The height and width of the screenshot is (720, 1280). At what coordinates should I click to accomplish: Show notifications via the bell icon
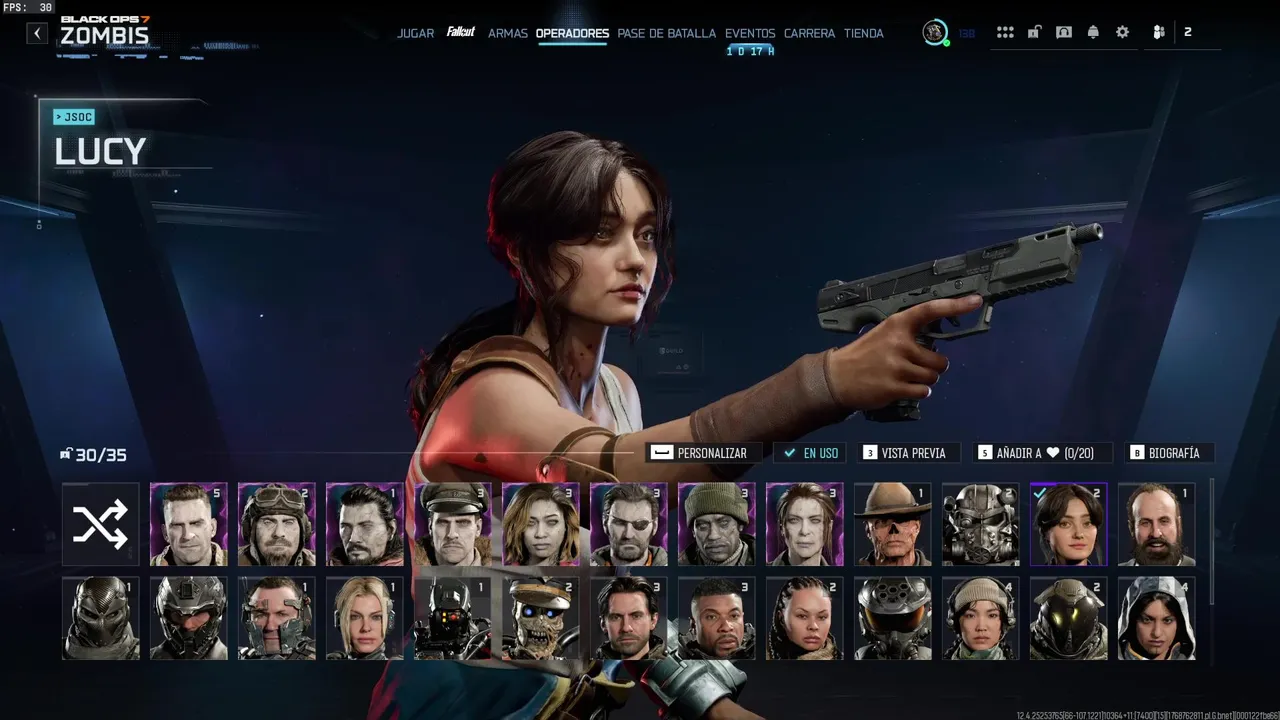coord(1093,32)
